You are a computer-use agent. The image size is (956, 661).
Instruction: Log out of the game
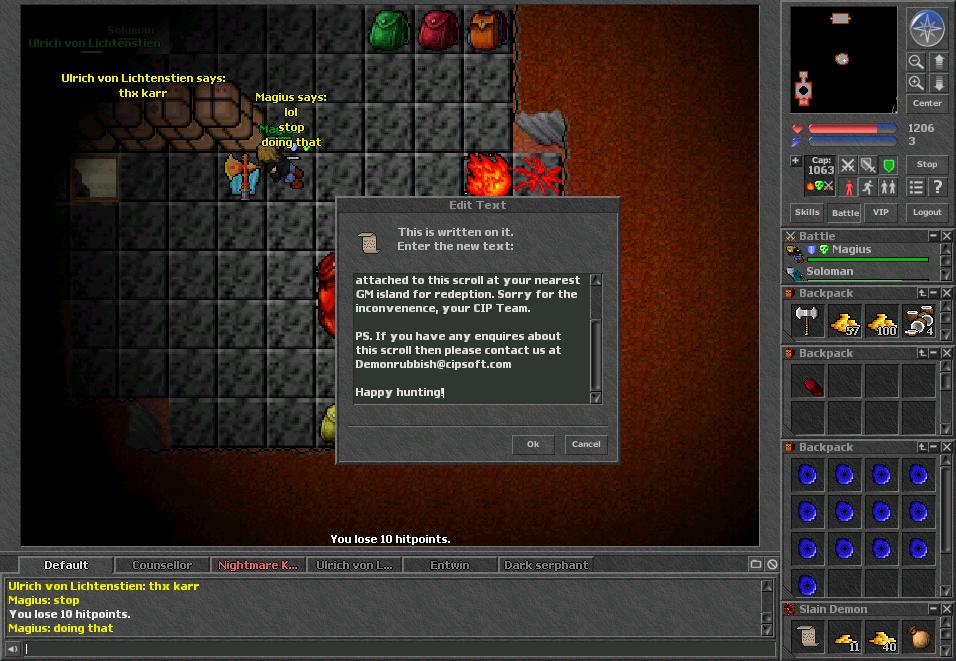pos(927,212)
